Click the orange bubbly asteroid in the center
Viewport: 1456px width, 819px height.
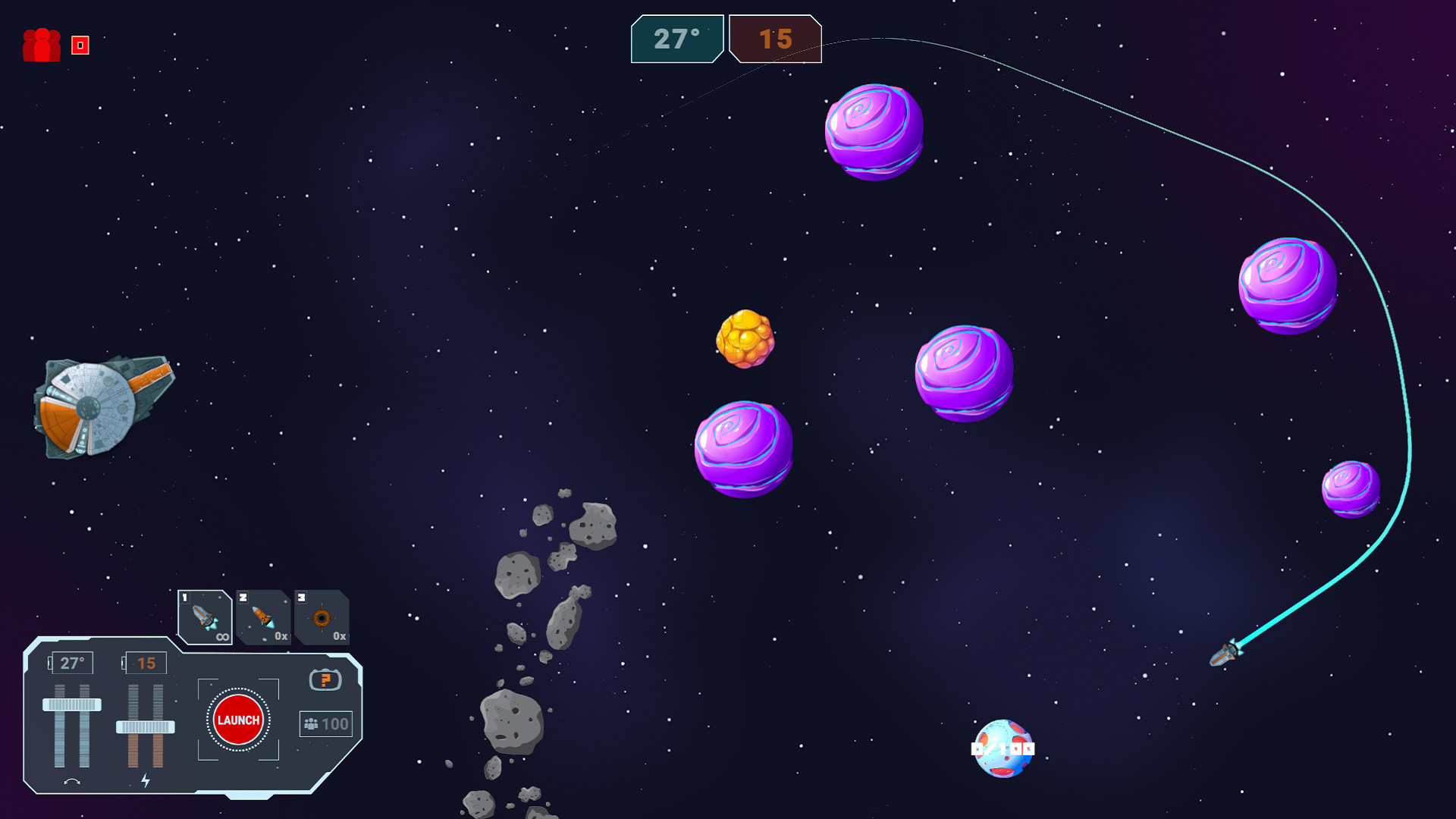(746, 340)
